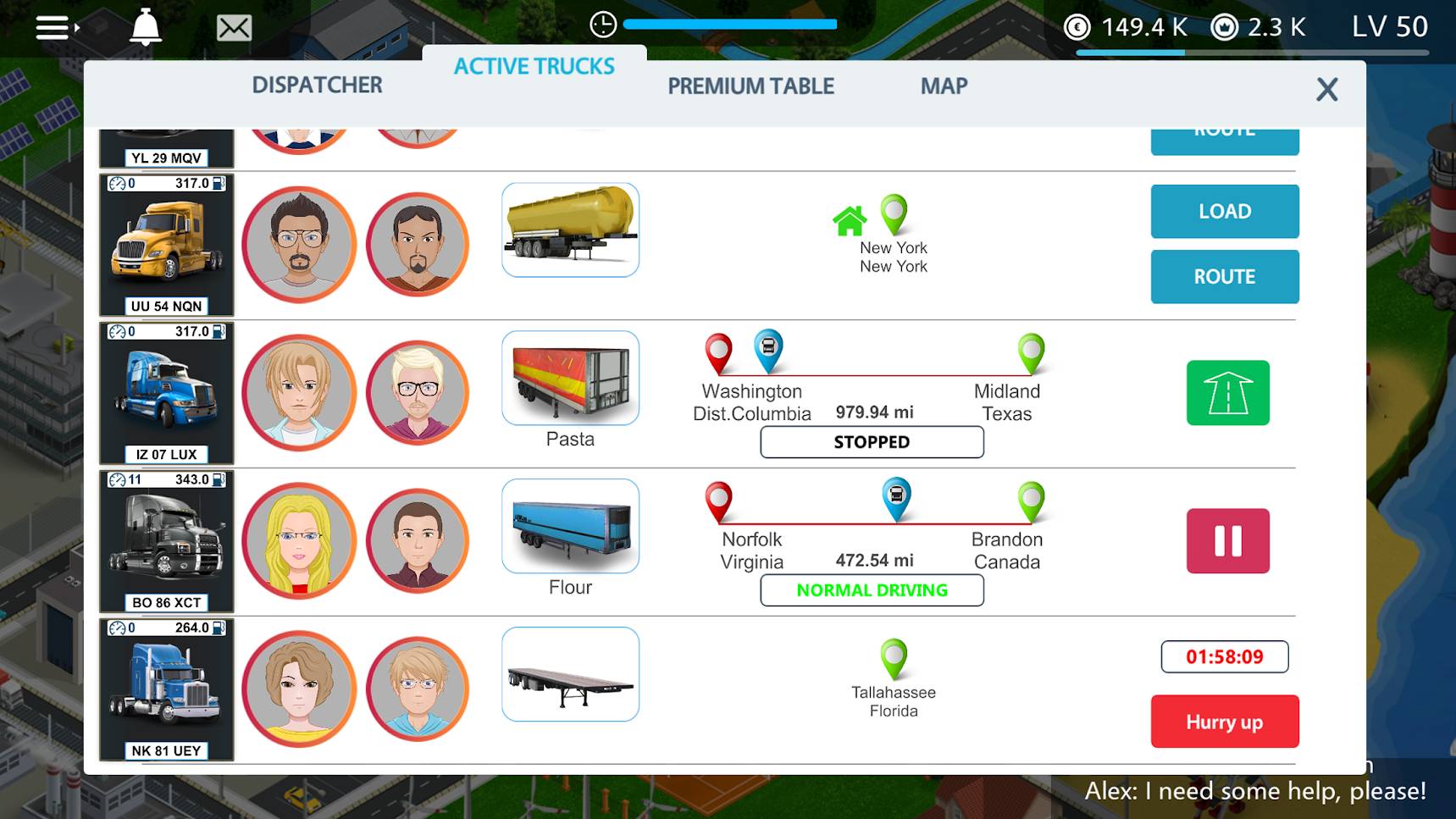This screenshot has width=1456, height=819.
Task: Toggle the STOPPED status of the Pasta truck
Action: [x=872, y=441]
